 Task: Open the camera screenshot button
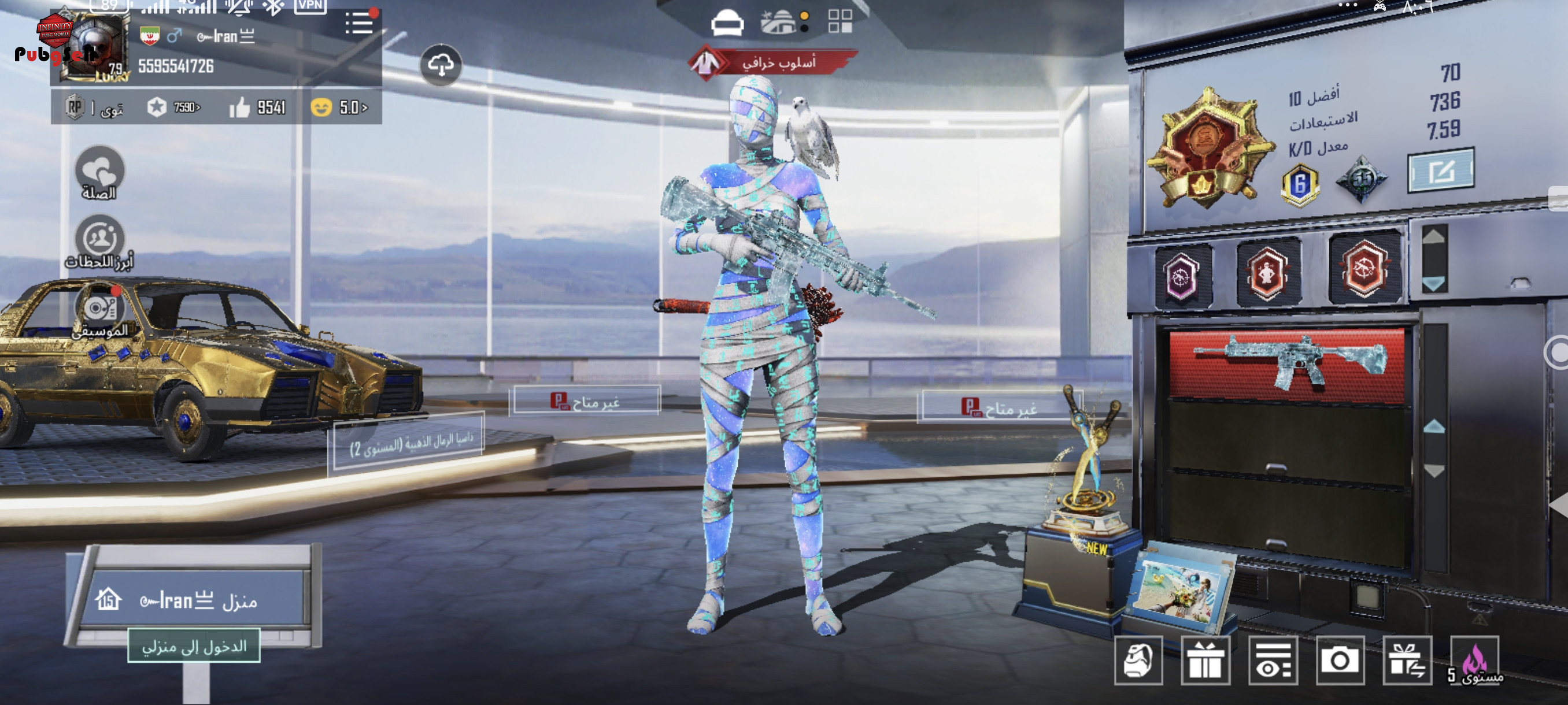(x=1339, y=661)
